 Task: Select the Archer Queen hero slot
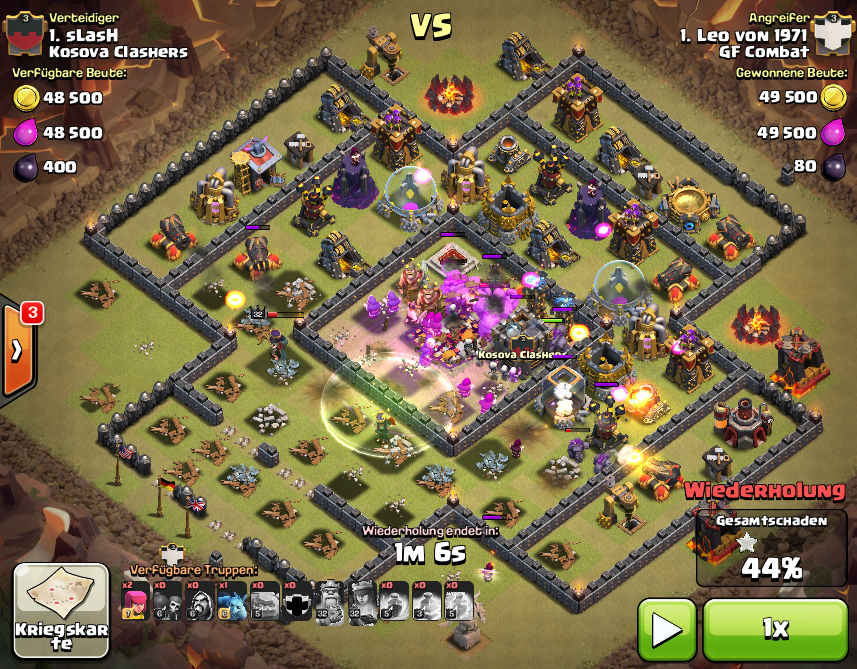click(x=361, y=601)
